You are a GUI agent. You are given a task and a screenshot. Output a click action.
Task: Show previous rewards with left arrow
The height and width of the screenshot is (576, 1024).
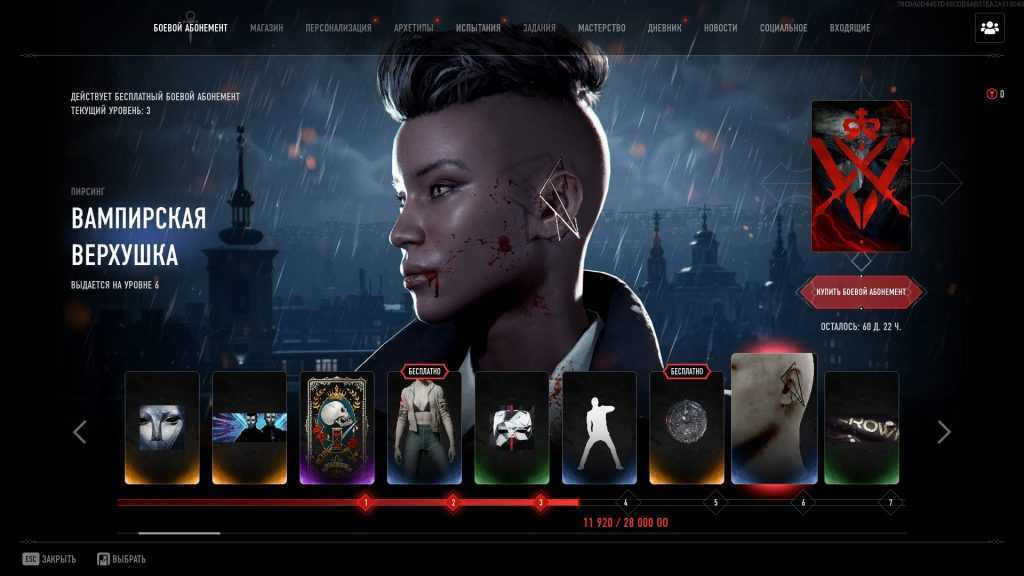click(80, 432)
